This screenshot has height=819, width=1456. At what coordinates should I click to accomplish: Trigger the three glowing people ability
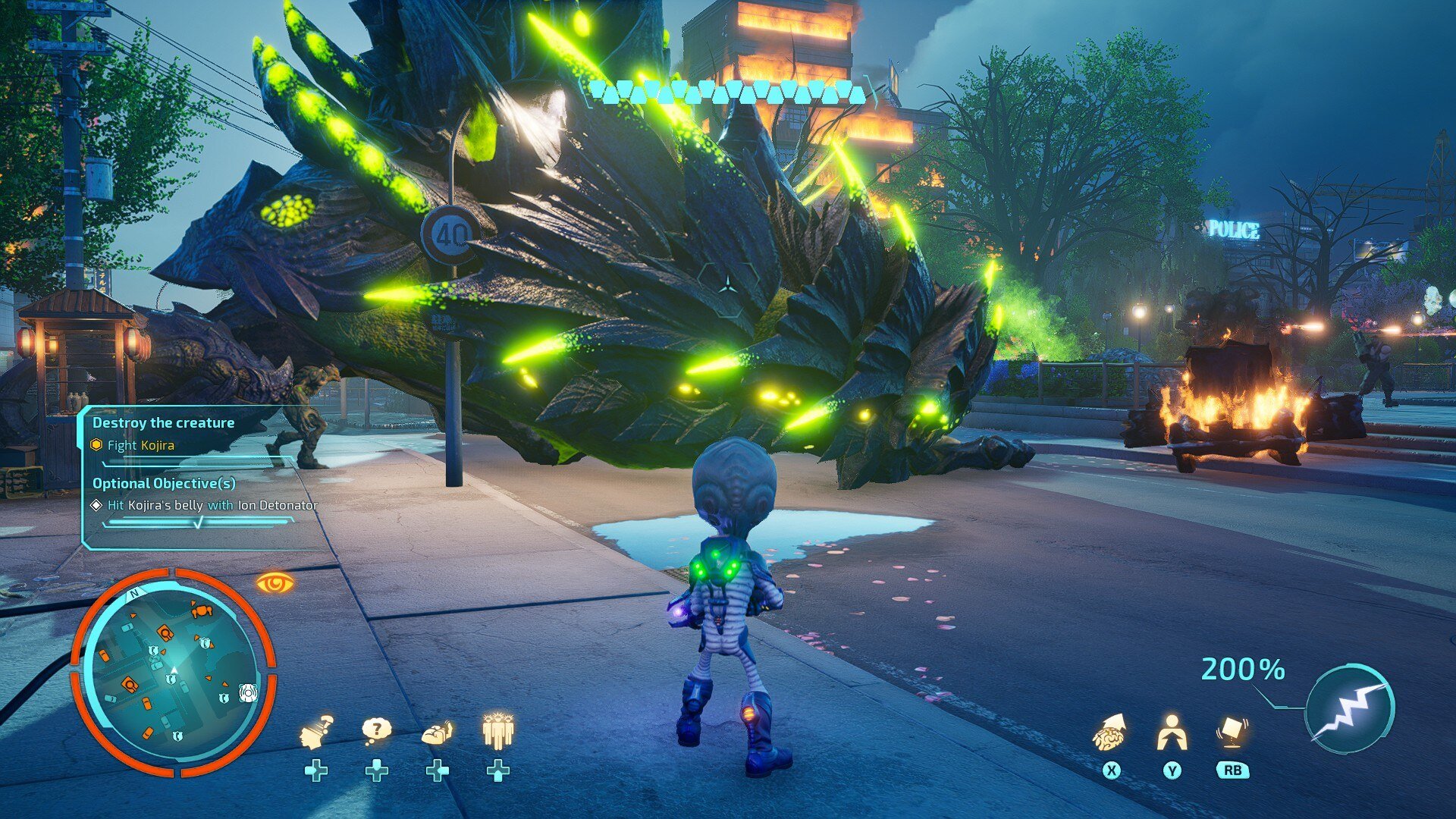(497, 731)
